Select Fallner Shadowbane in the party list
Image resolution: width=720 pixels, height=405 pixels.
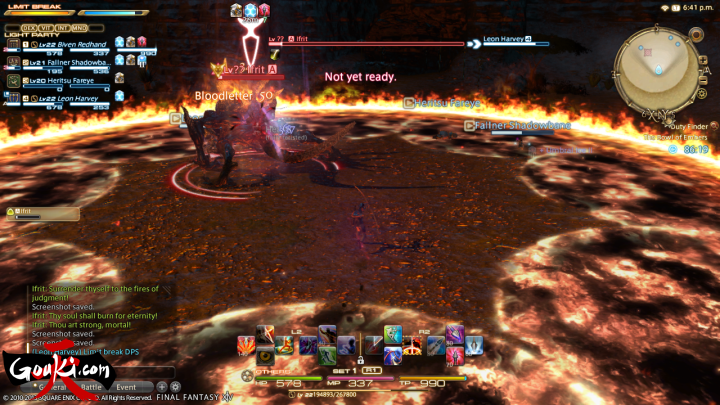(70, 61)
